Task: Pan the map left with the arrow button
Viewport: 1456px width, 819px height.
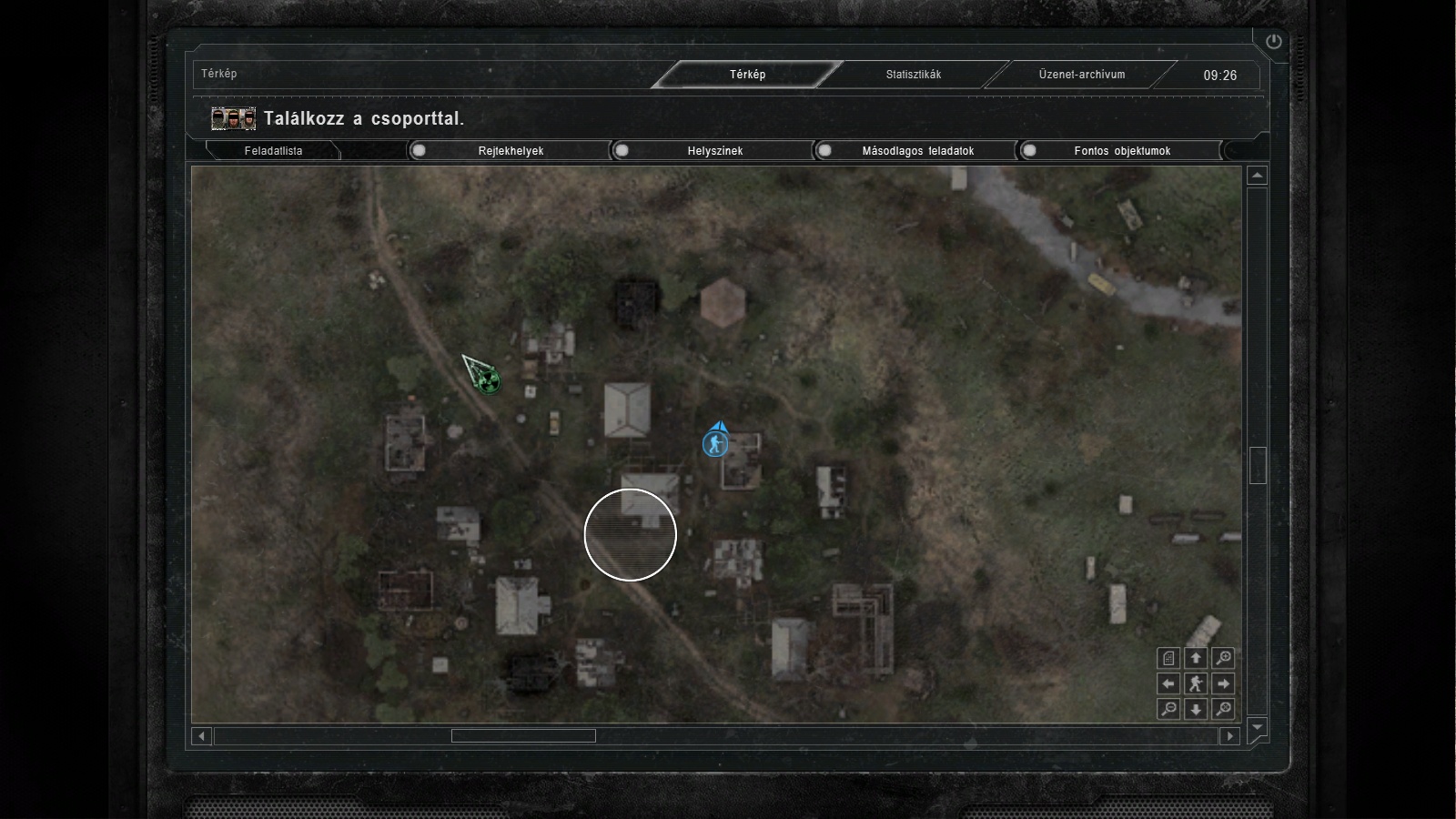Action: (x=1168, y=683)
